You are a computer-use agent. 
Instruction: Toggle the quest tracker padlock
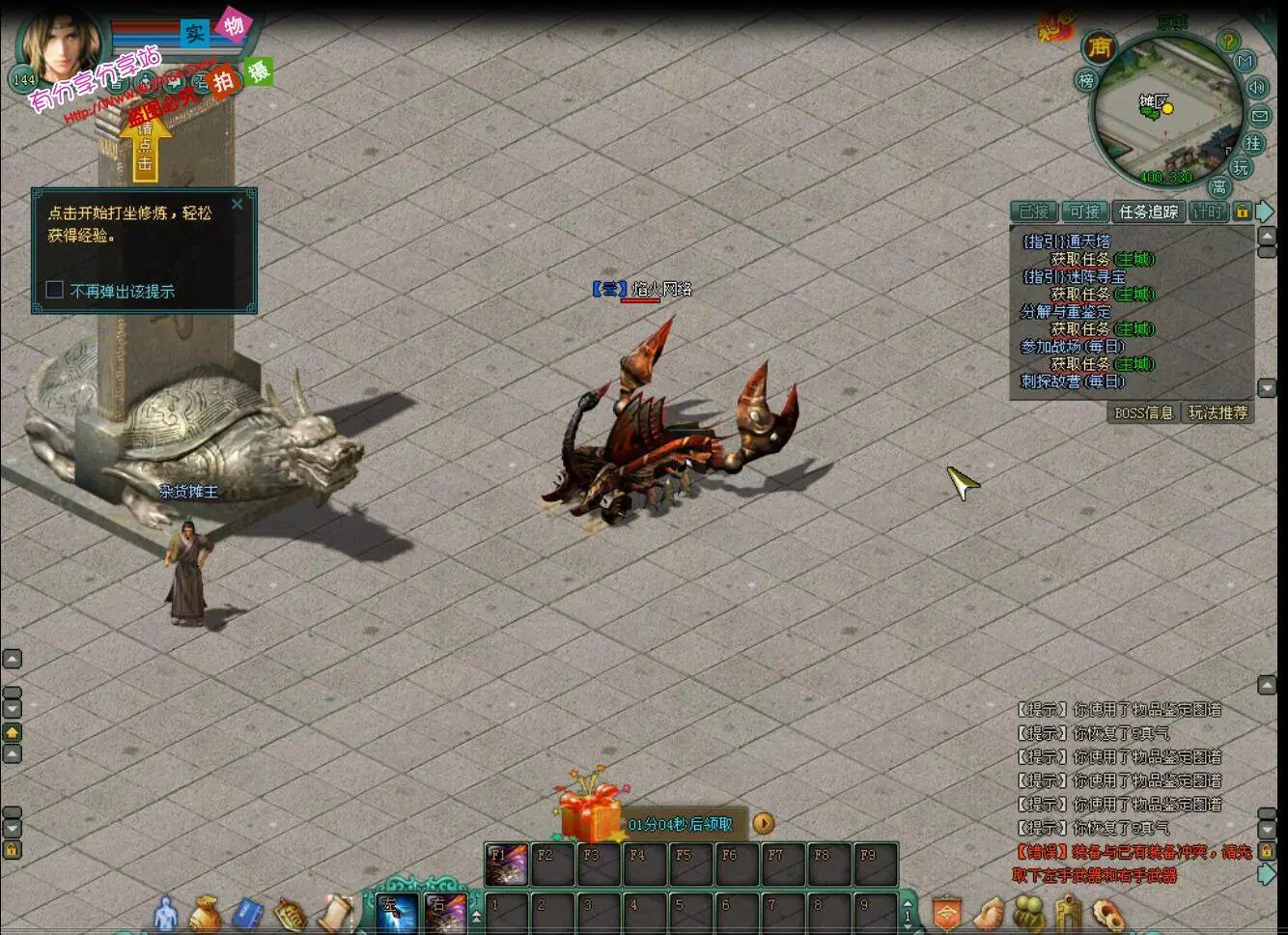coord(1243,212)
